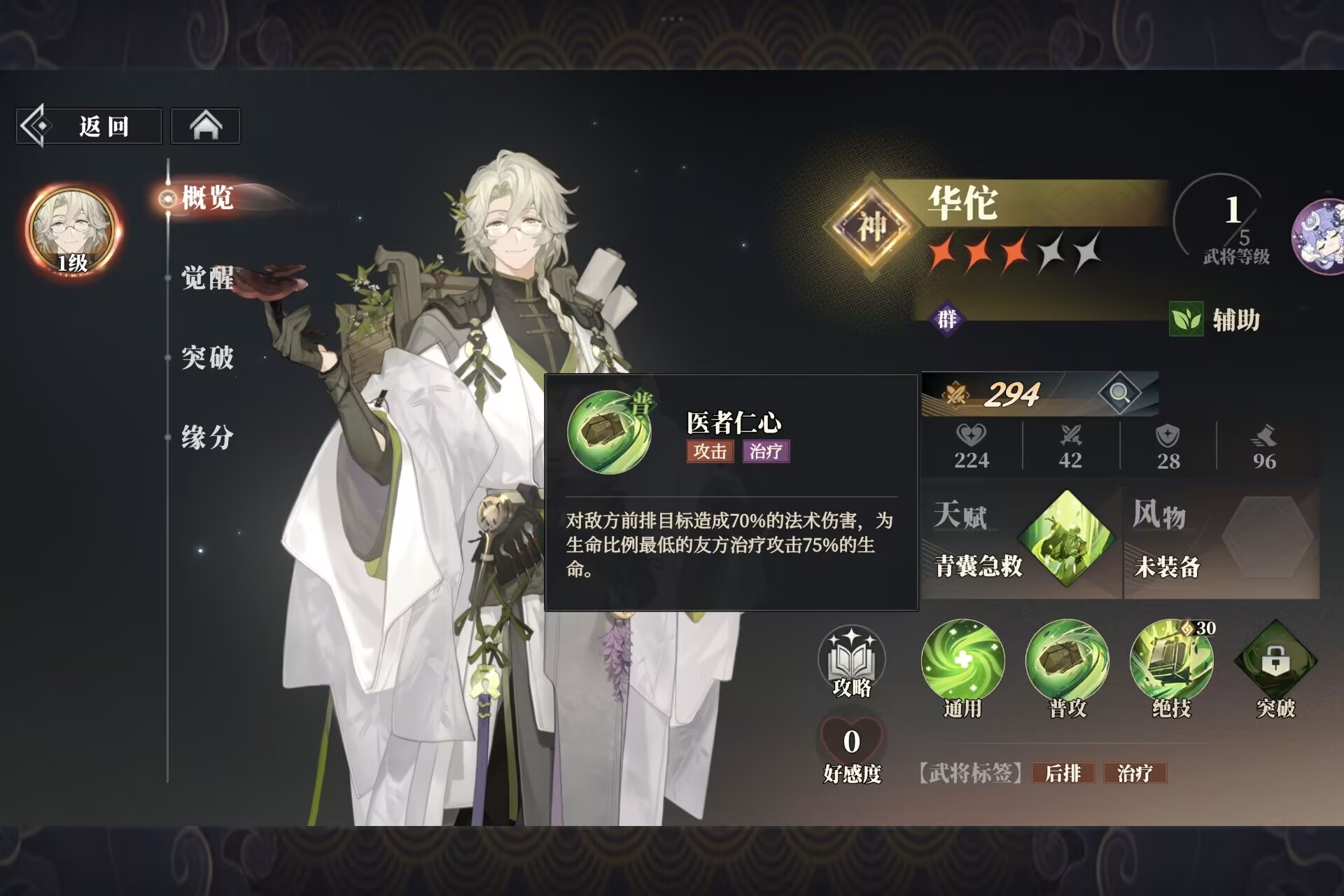Screen dimensions: 1344x896
Task: Open the 绝技 skill icon
Action: pyautogui.click(x=1173, y=661)
